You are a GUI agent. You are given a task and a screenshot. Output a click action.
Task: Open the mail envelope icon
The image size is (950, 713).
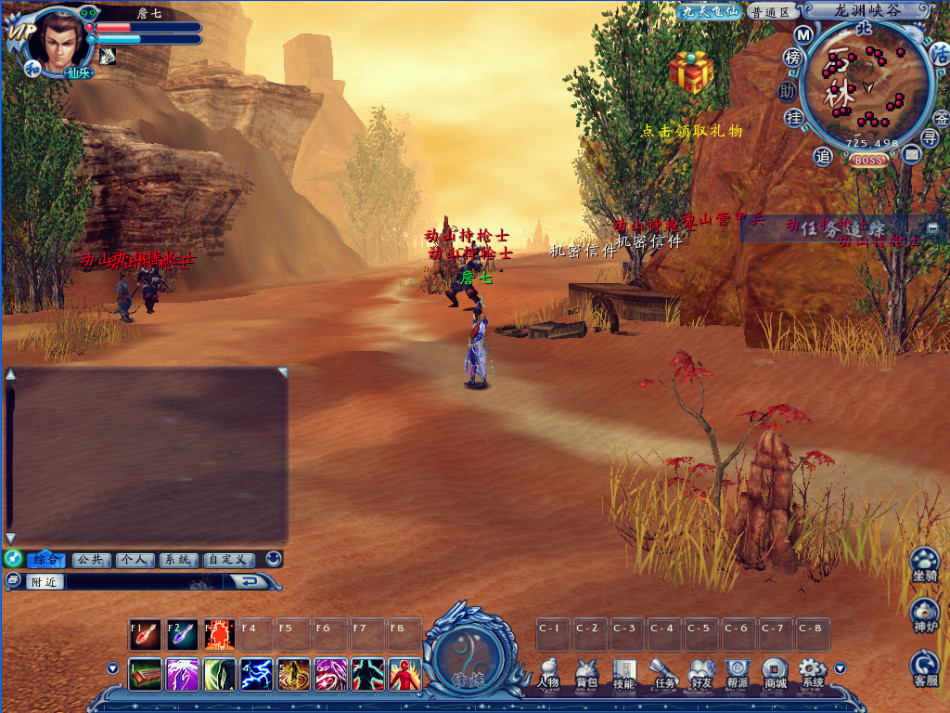point(911,154)
